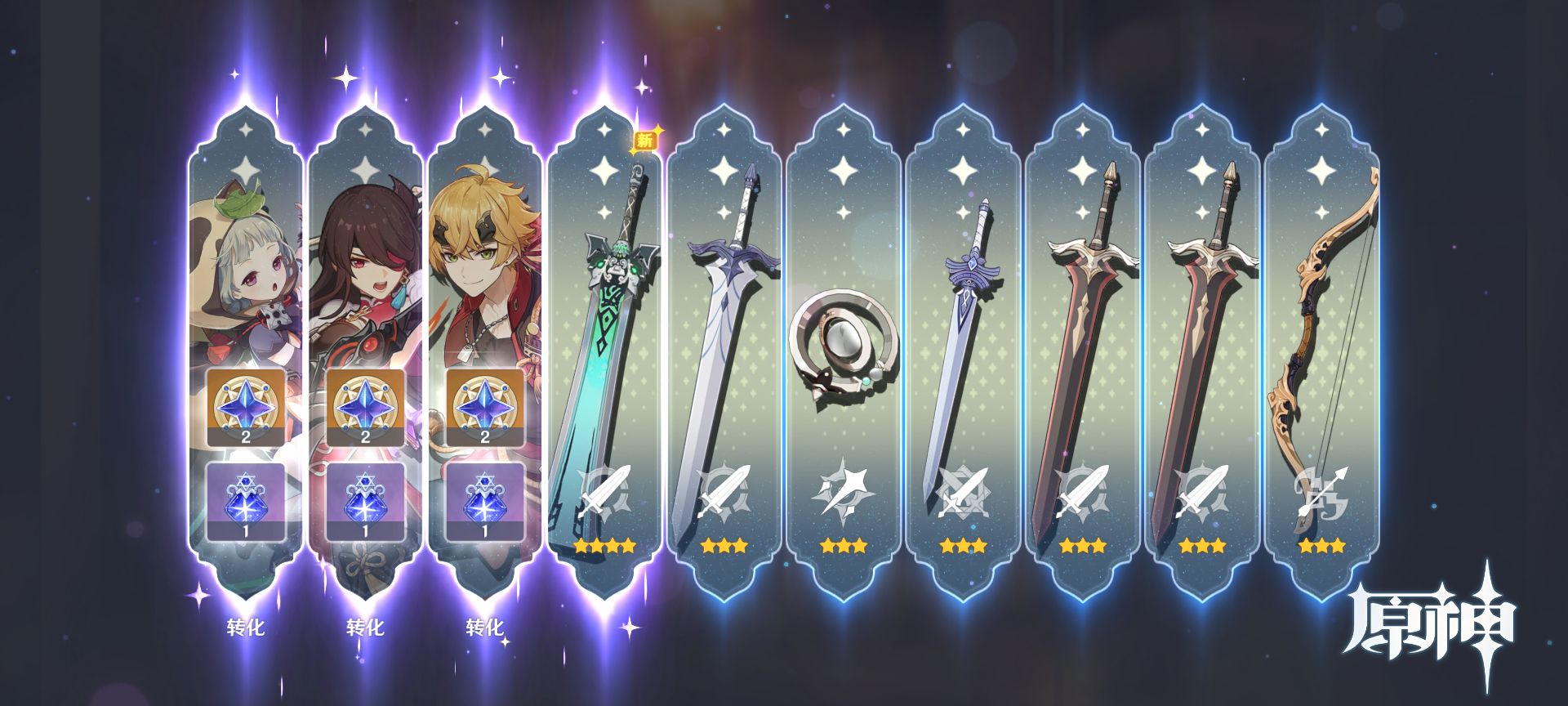
Task: Select the 3-star bow card
Action: tap(1321, 351)
